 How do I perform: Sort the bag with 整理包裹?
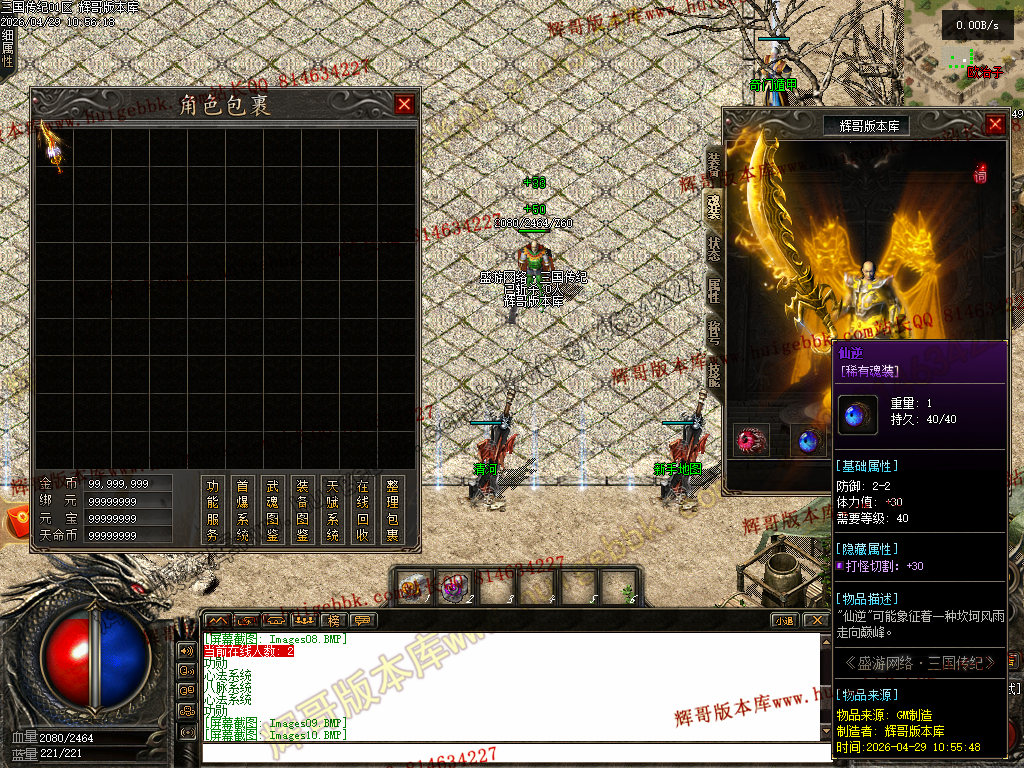tap(392, 510)
